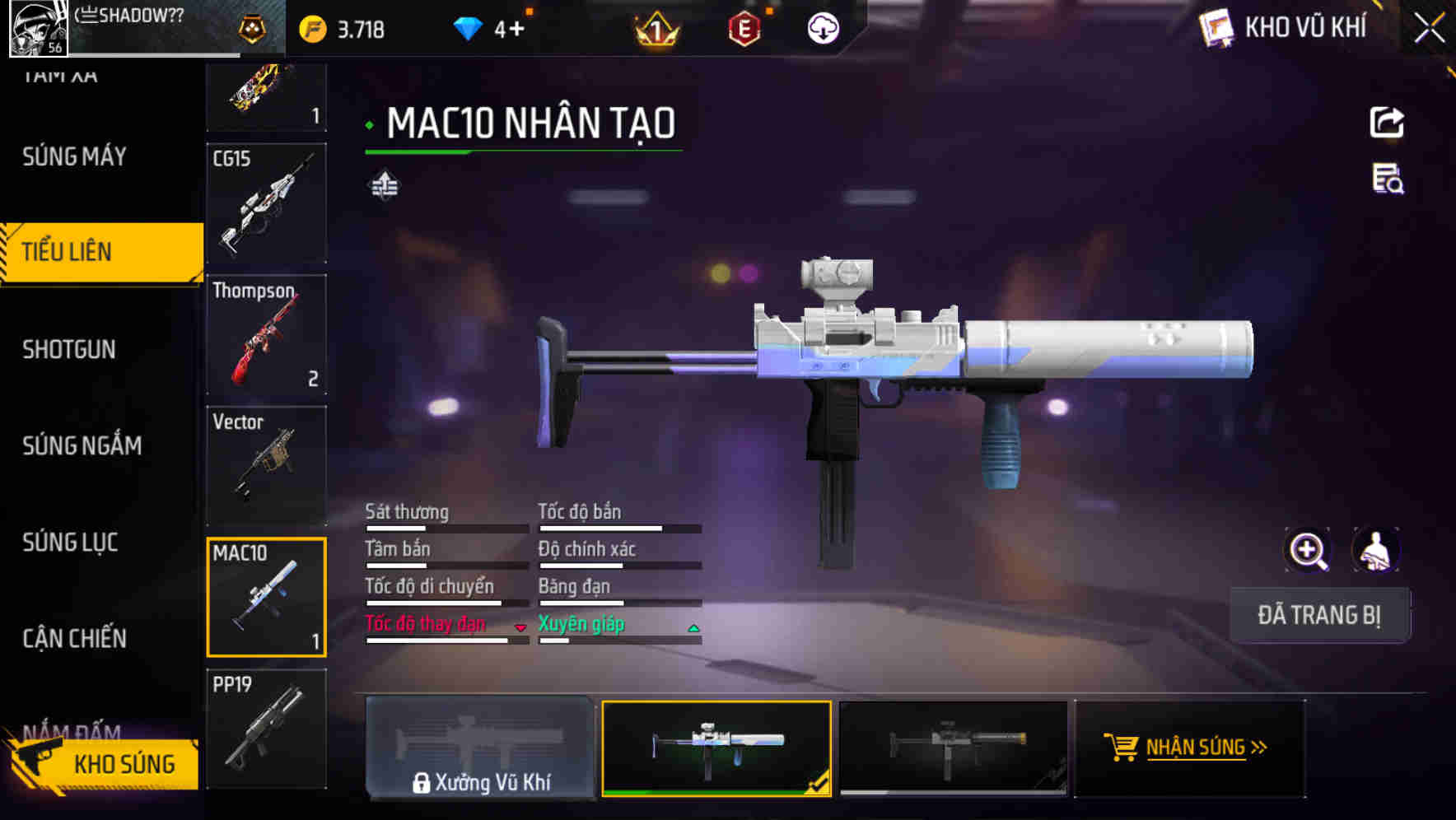The height and width of the screenshot is (820, 1456).
Task: Share the weapon using the arrow icon
Action: (1387, 123)
